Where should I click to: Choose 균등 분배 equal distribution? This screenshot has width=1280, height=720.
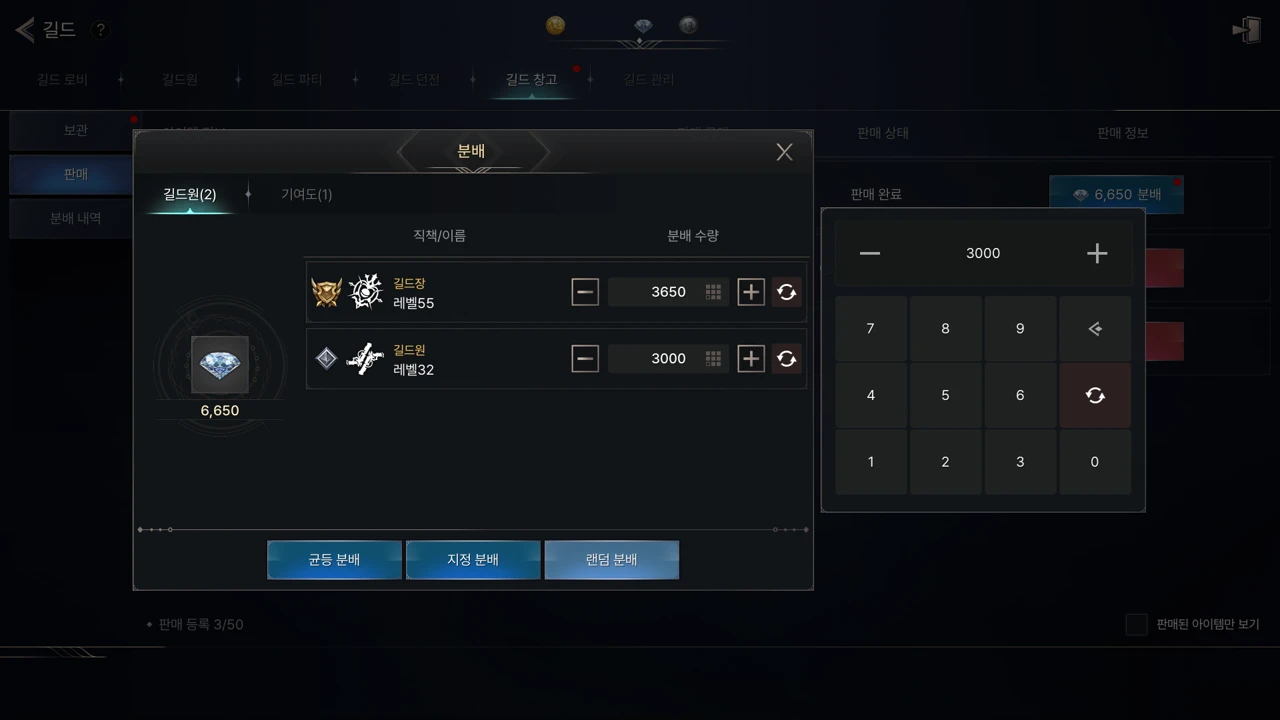pos(334,560)
